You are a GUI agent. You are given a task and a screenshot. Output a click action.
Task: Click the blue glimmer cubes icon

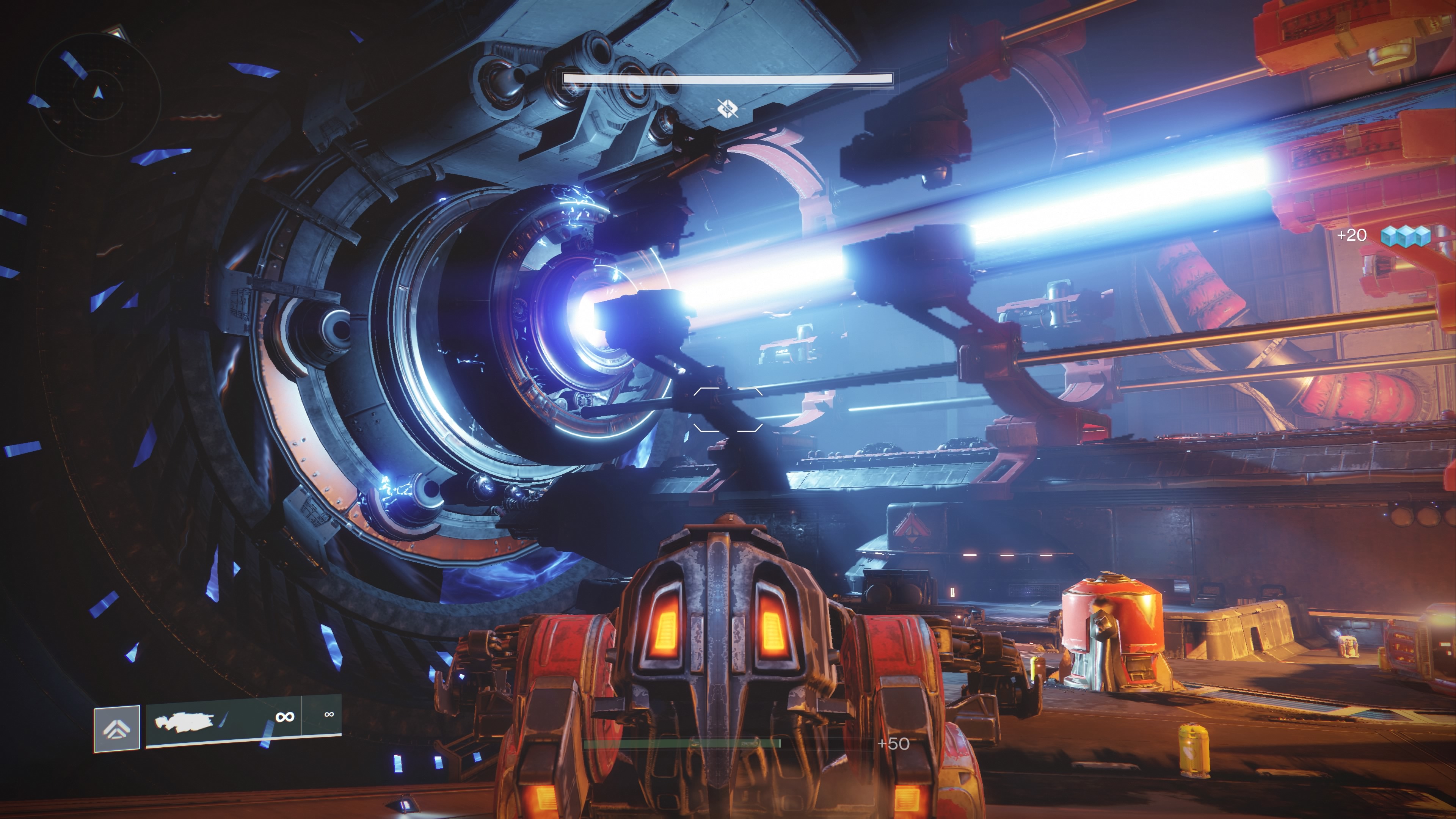coord(1405,236)
